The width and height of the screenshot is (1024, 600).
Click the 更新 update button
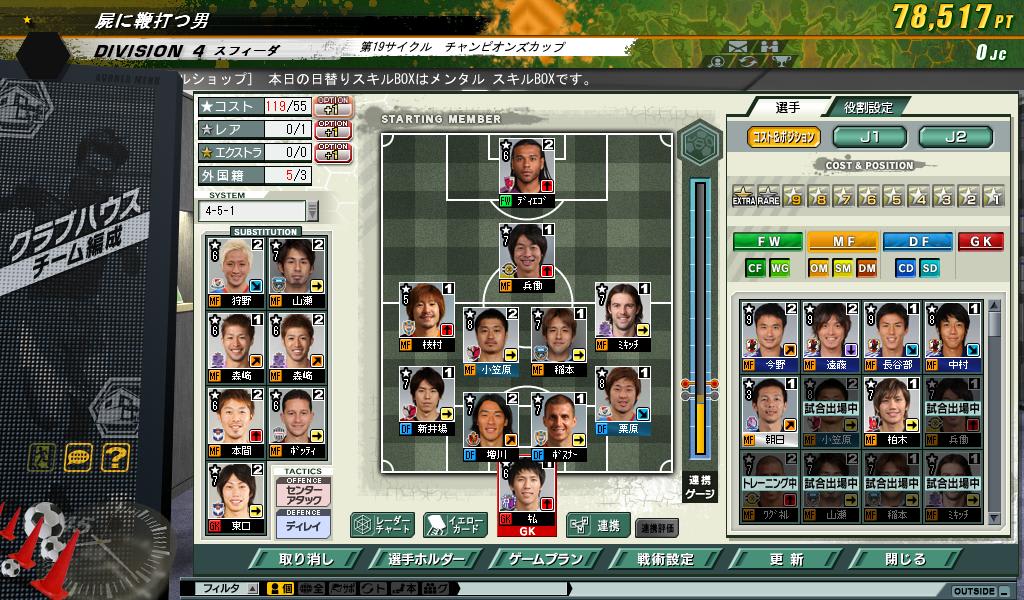coord(786,559)
